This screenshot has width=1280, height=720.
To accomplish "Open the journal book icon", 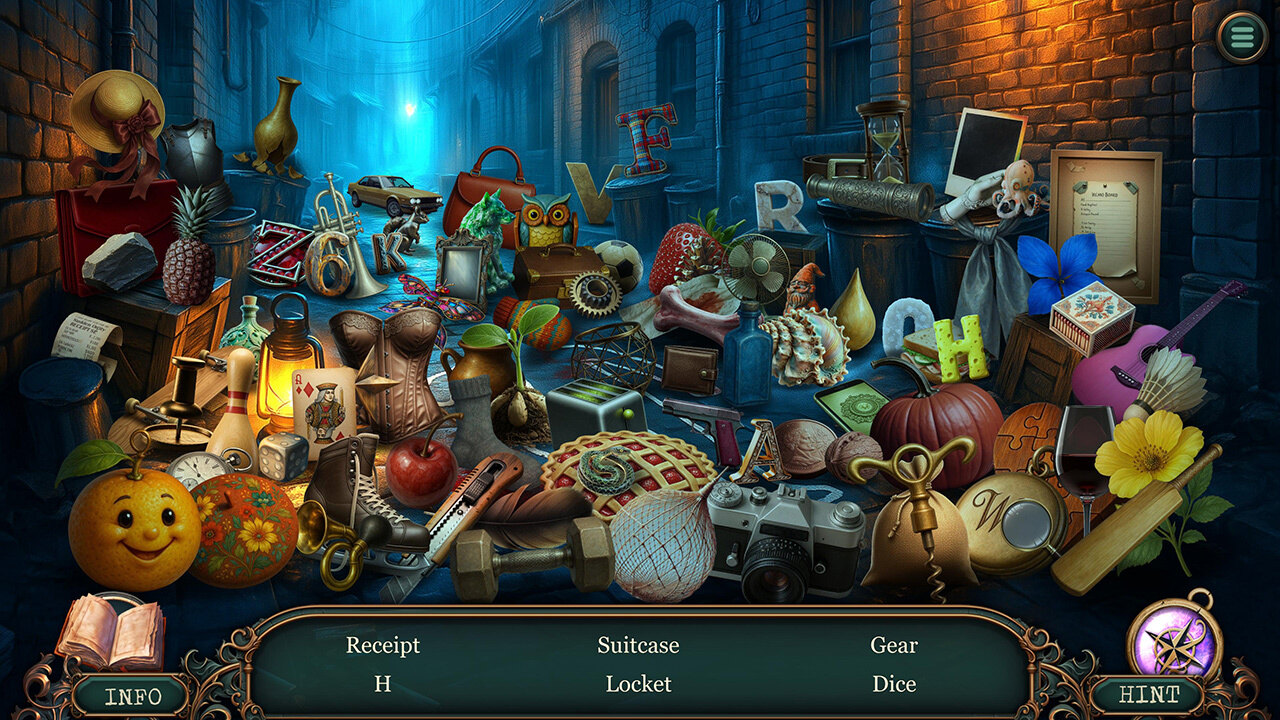I will click(110, 632).
